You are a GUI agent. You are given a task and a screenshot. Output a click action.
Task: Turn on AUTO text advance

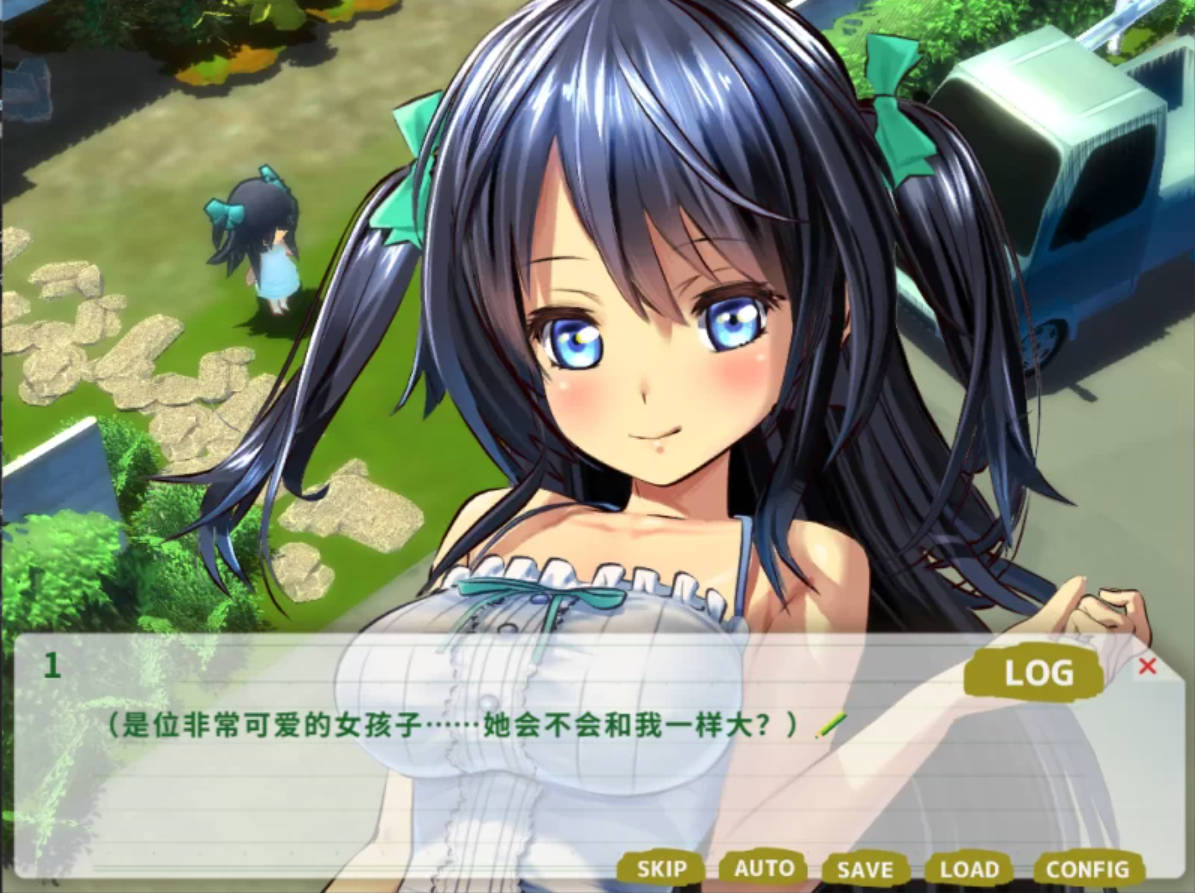(764, 868)
